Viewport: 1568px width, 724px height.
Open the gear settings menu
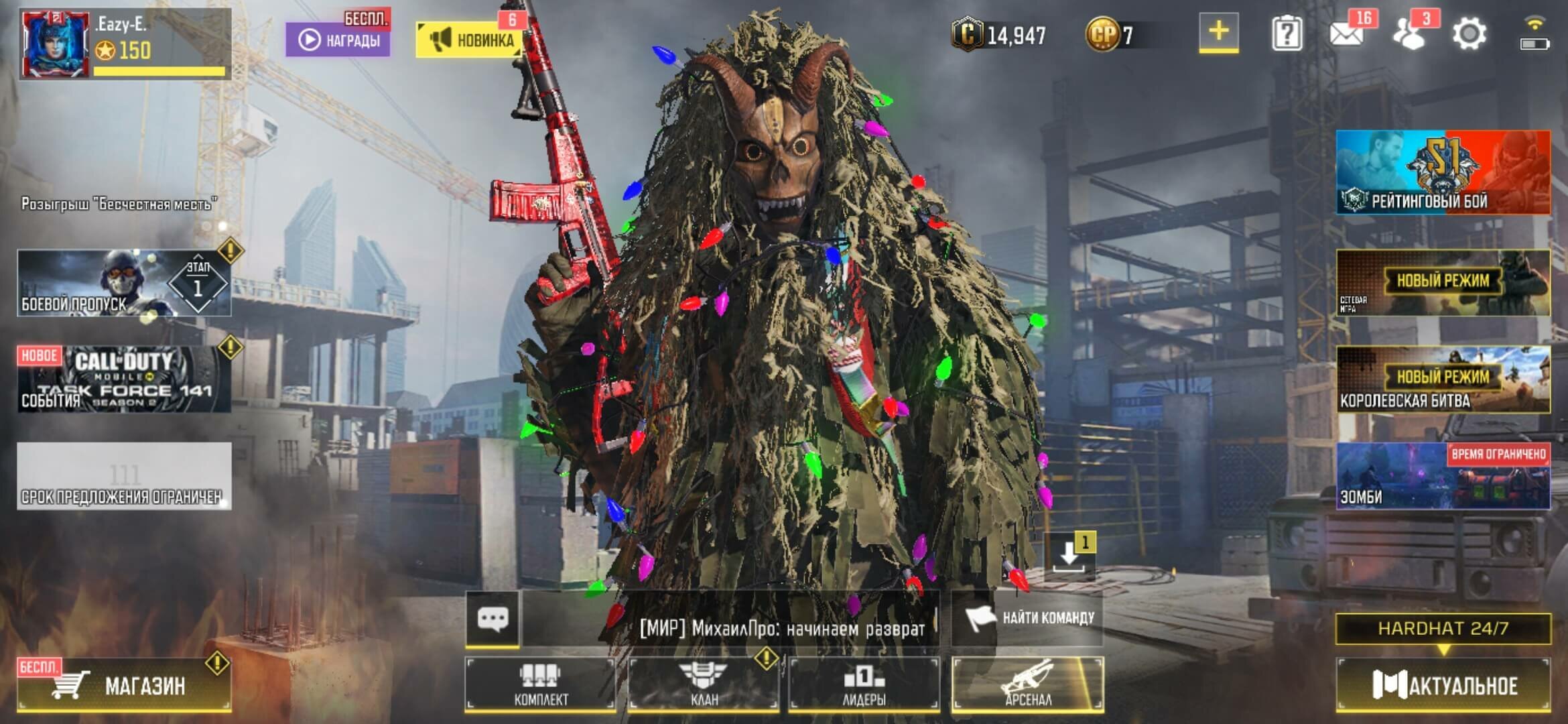point(1469,34)
